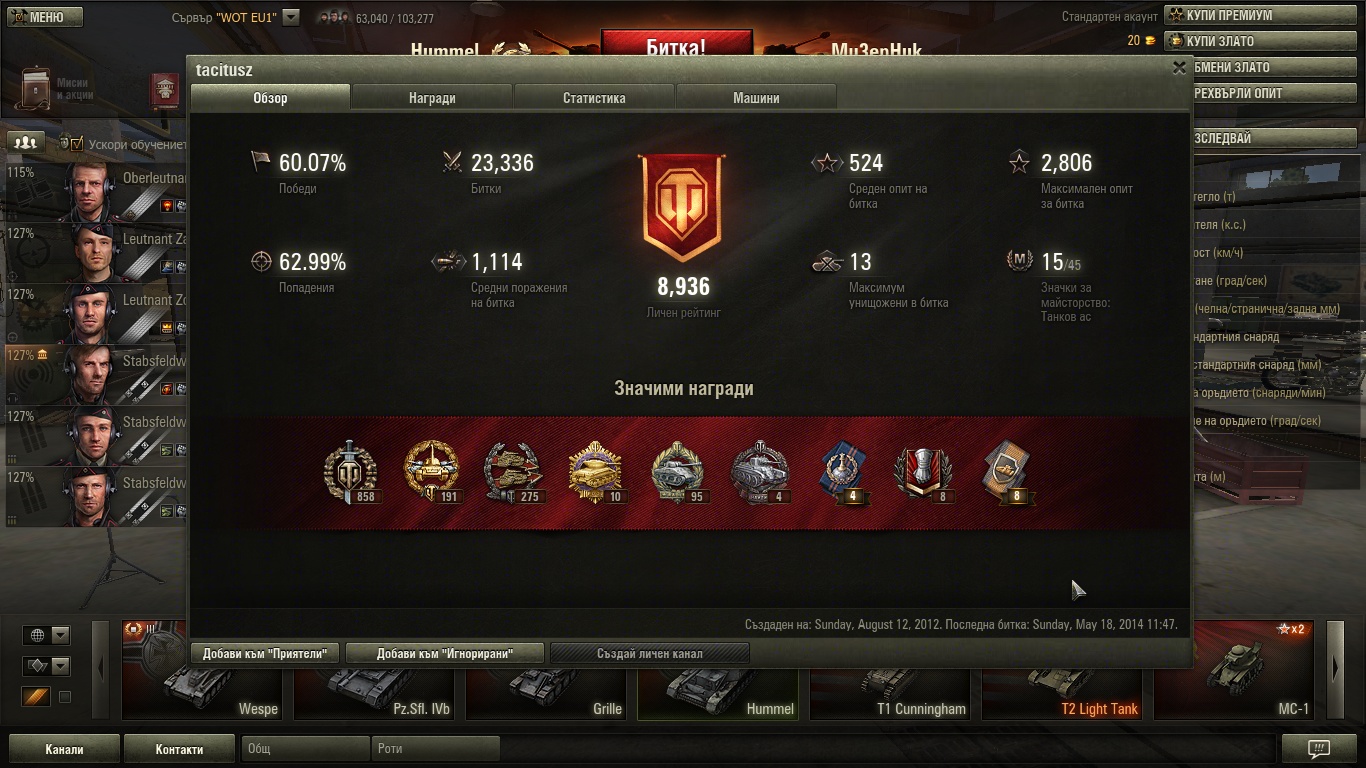Open the Статистика tab
This screenshot has width=1366, height=768.
tap(594, 98)
